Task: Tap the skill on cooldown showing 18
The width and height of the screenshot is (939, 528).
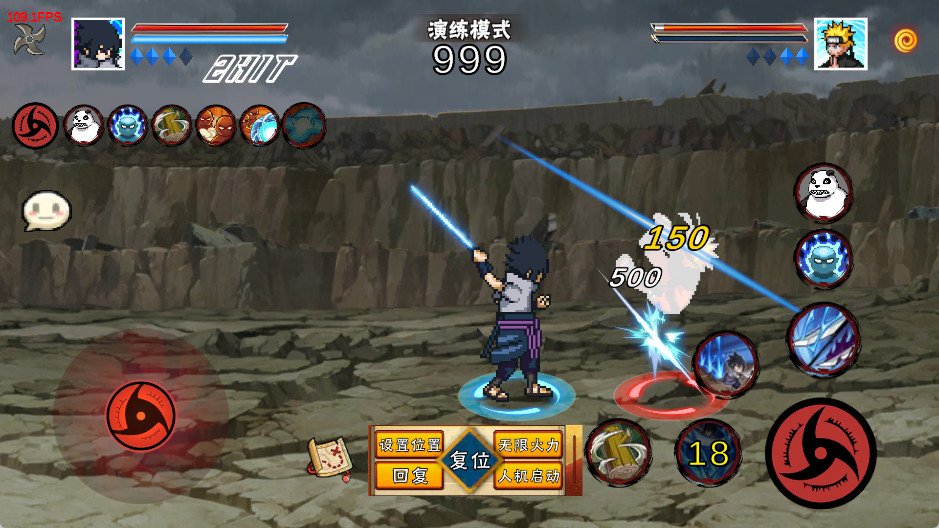Action: [x=708, y=453]
